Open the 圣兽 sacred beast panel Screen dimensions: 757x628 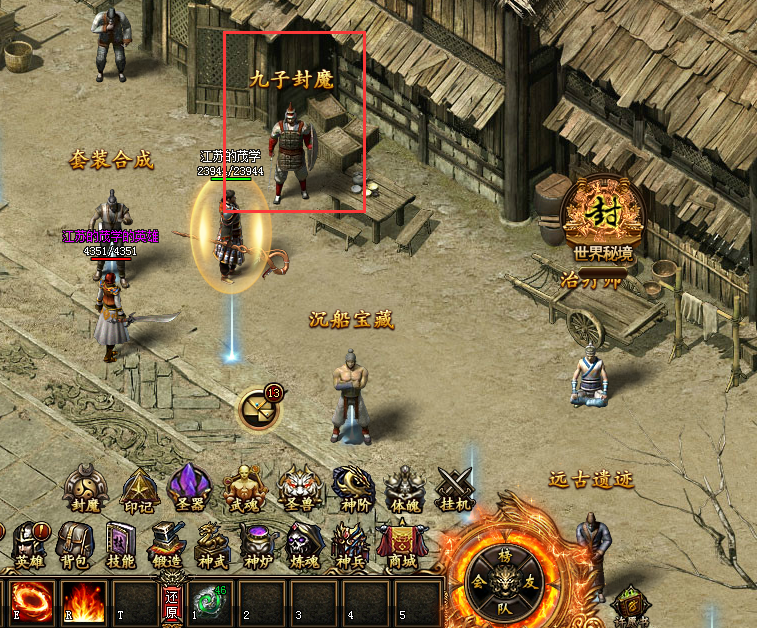tap(298, 487)
